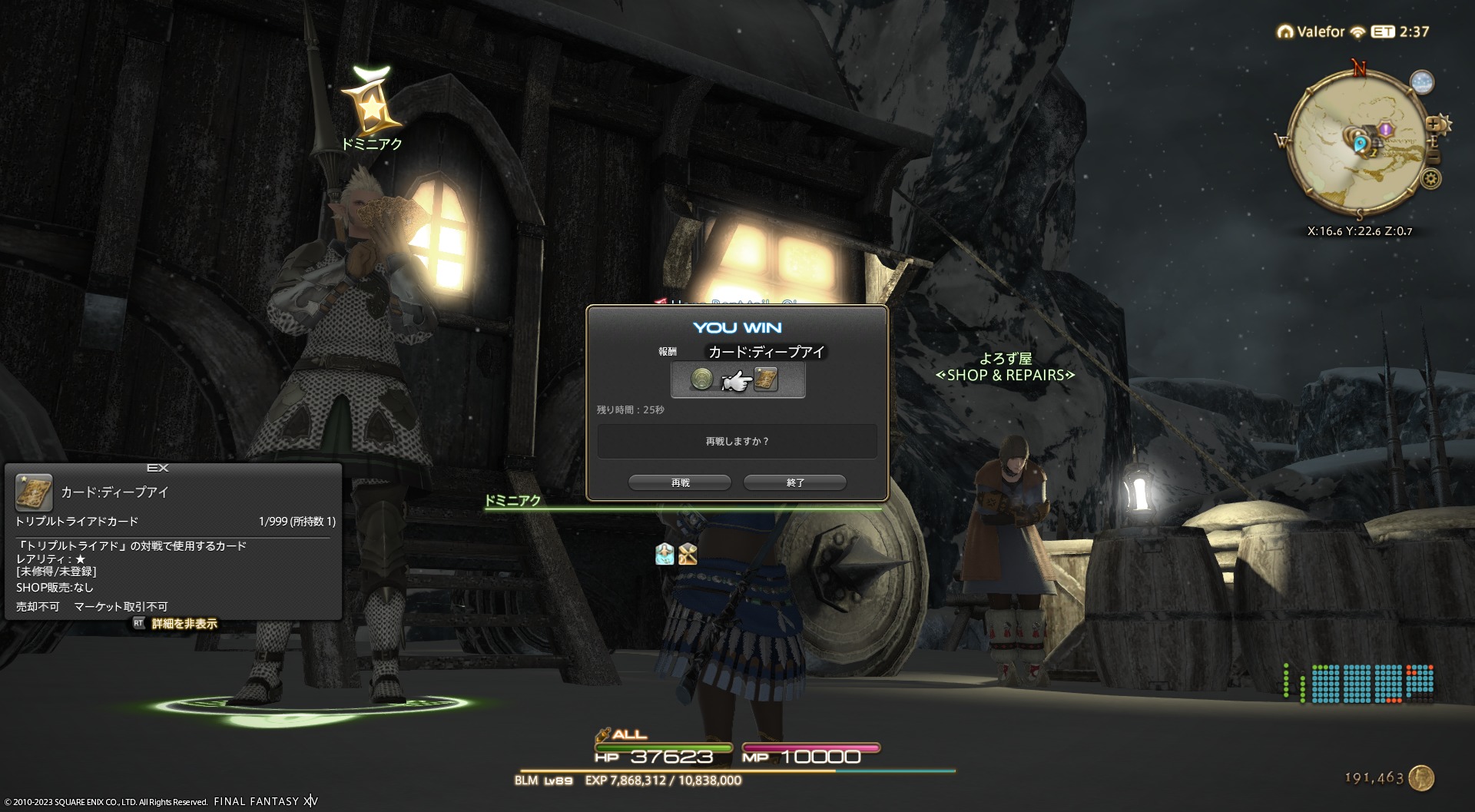Zoom in the minimap with plus

(x=1434, y=124)
